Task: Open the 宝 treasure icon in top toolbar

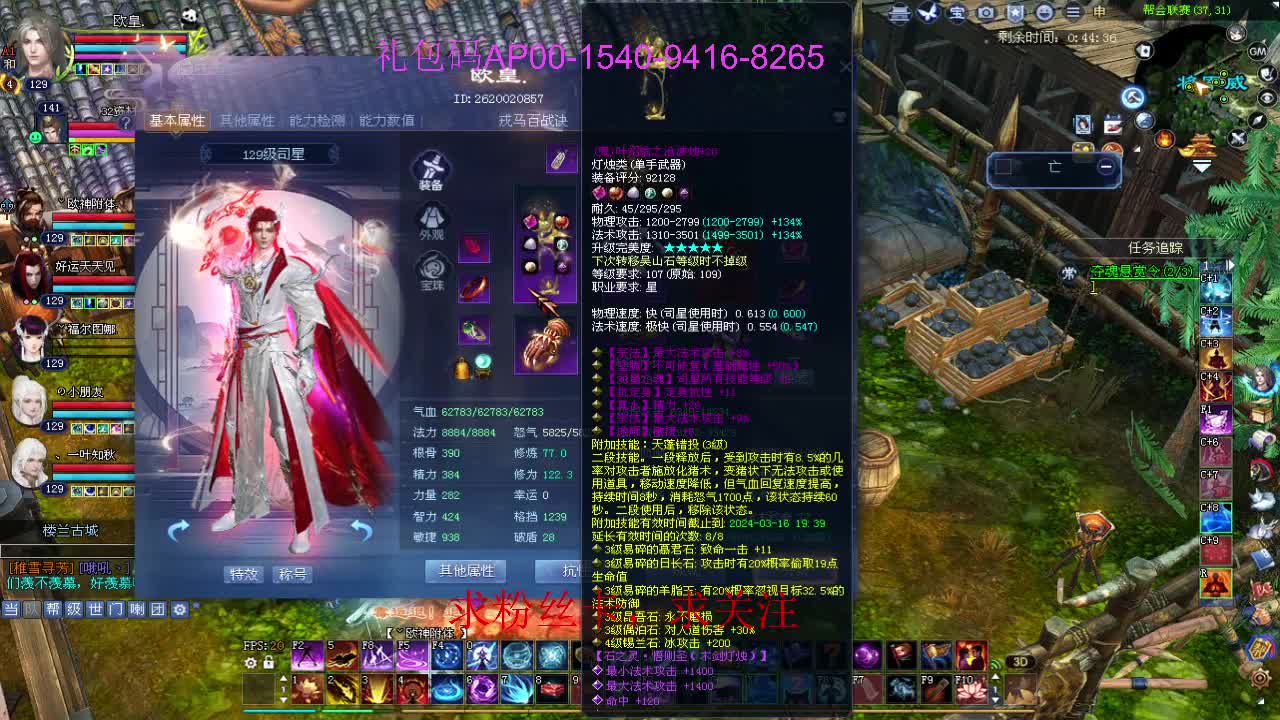Action: (958, 13)
